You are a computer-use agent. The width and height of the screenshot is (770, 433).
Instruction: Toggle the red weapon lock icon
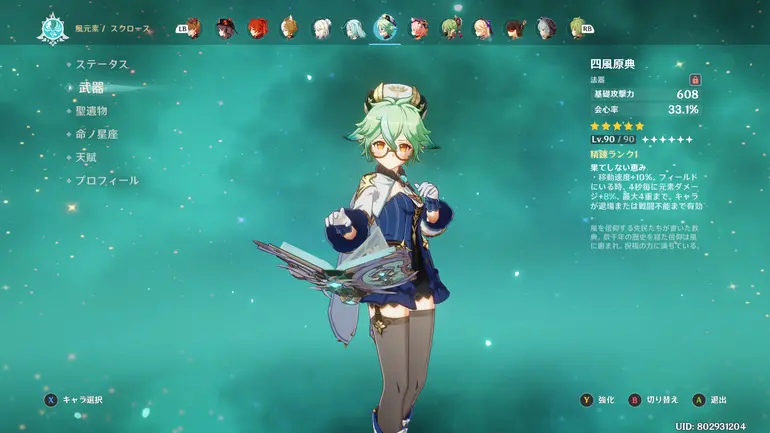(x=695, y=79)
